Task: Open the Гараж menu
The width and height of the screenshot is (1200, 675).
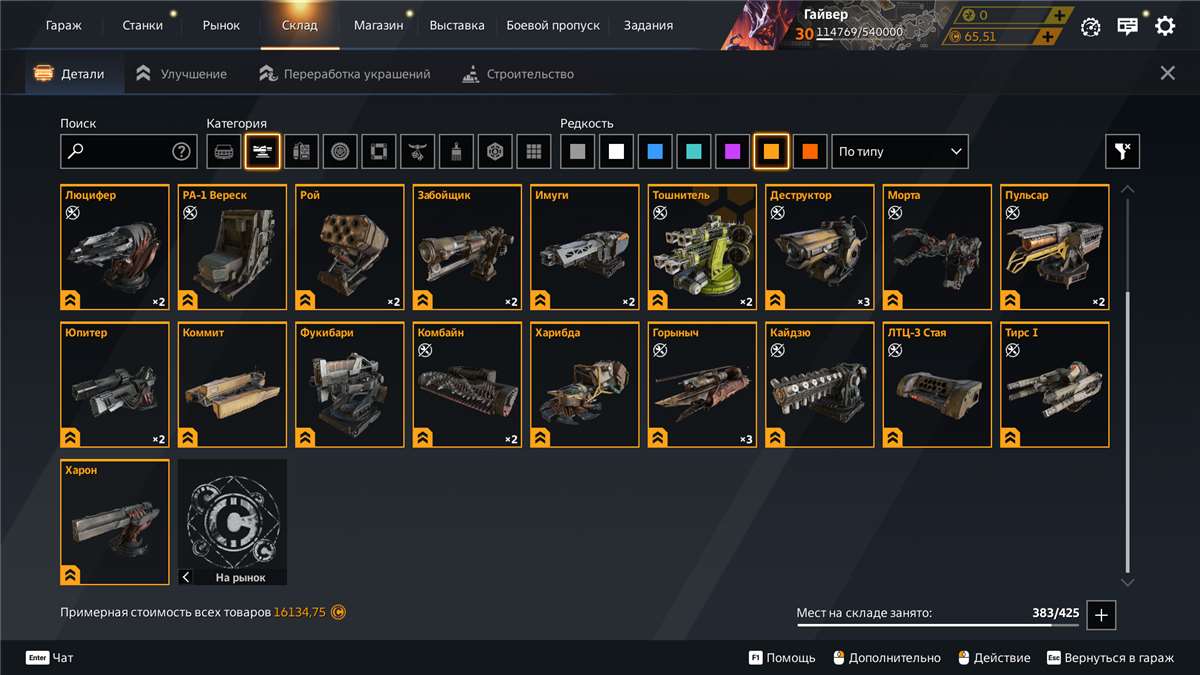Action: [64, 25]
